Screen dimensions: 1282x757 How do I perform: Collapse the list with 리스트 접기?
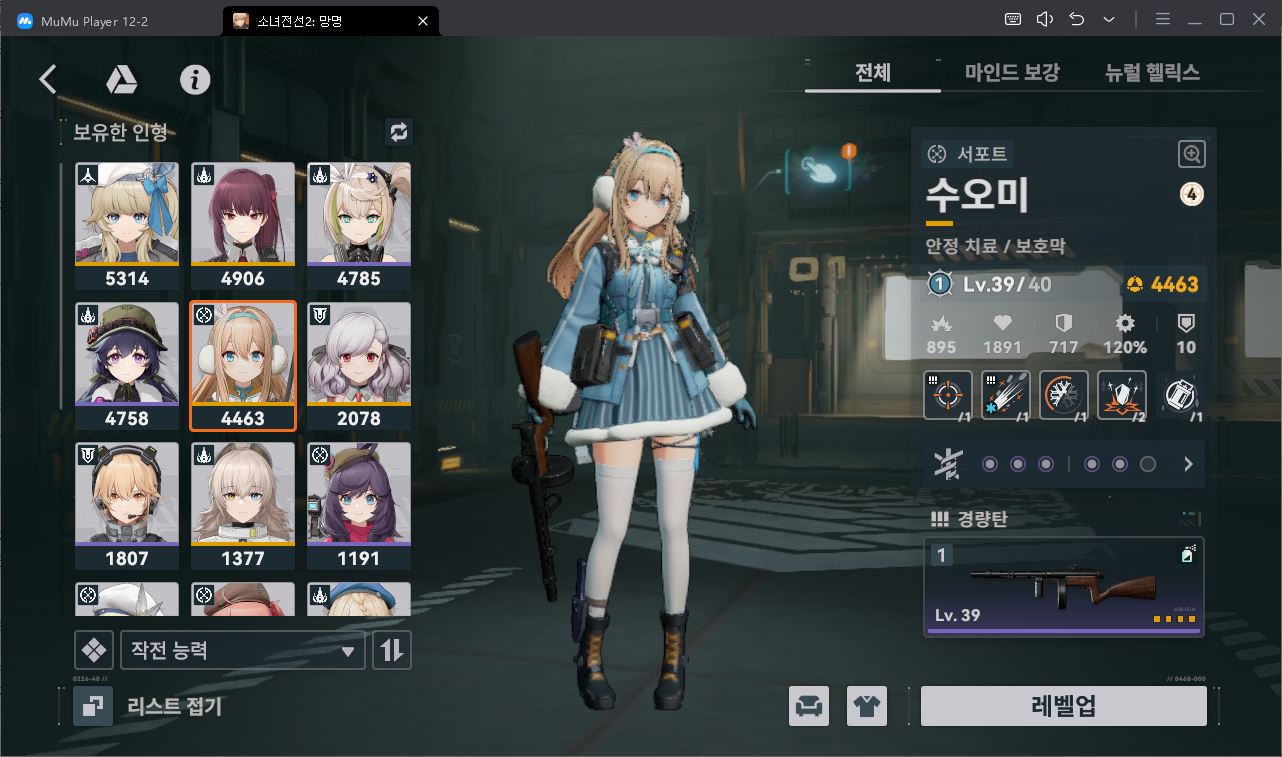click(150, 706)
